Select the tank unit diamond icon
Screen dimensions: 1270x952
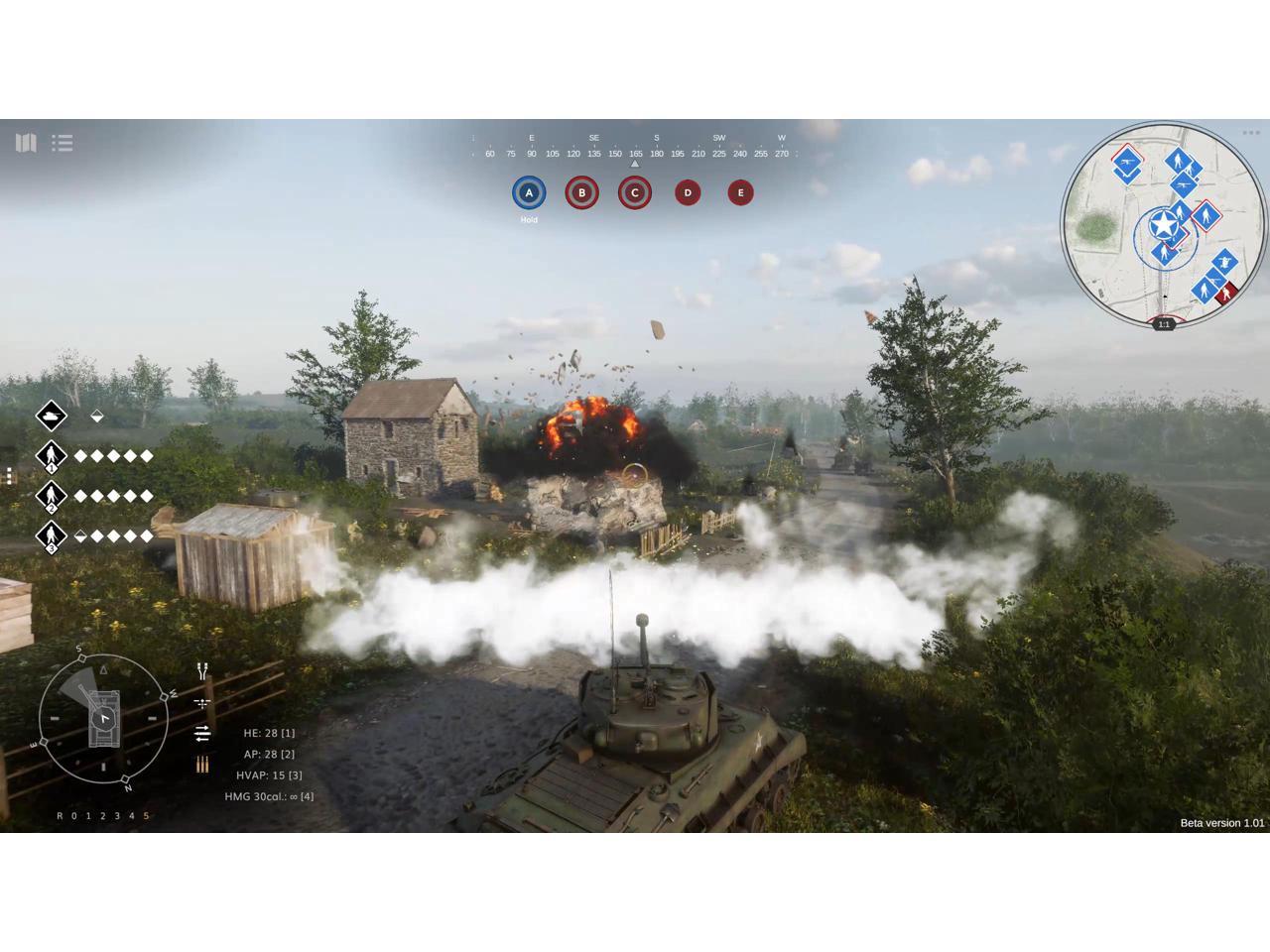[52, 416]
